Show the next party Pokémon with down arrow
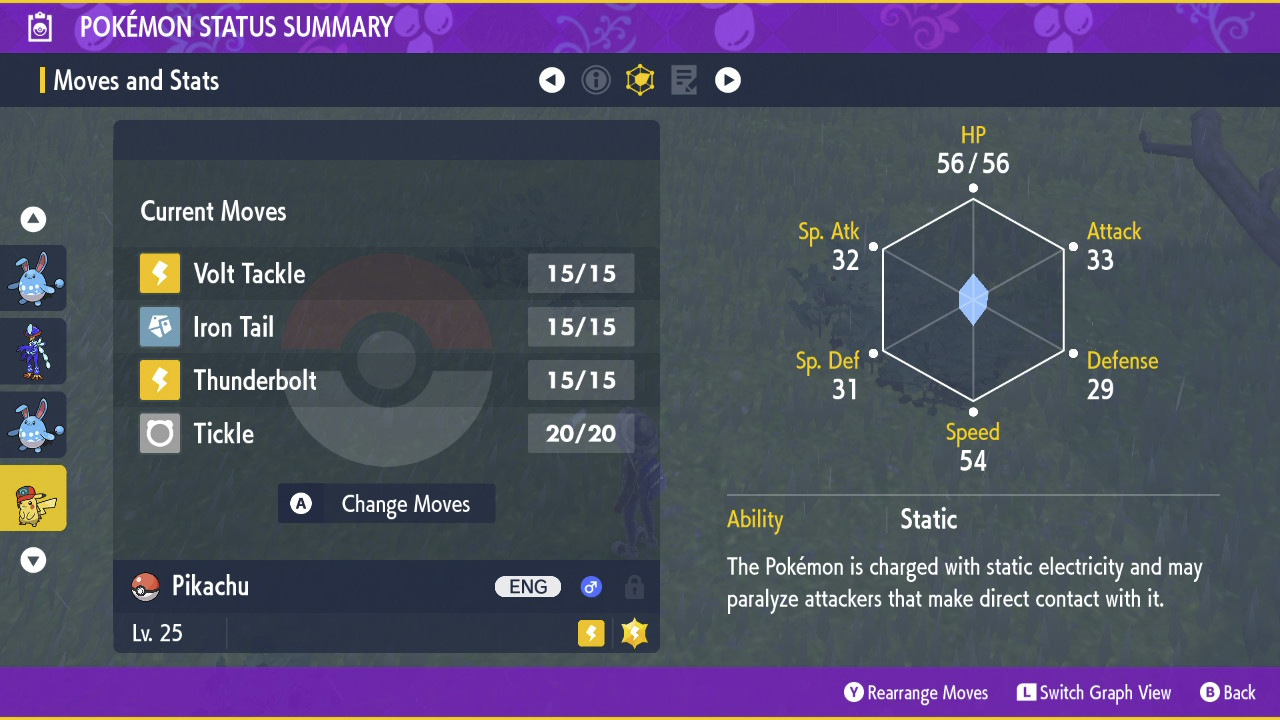The image size is (1280, 720). tap(34, 560)
